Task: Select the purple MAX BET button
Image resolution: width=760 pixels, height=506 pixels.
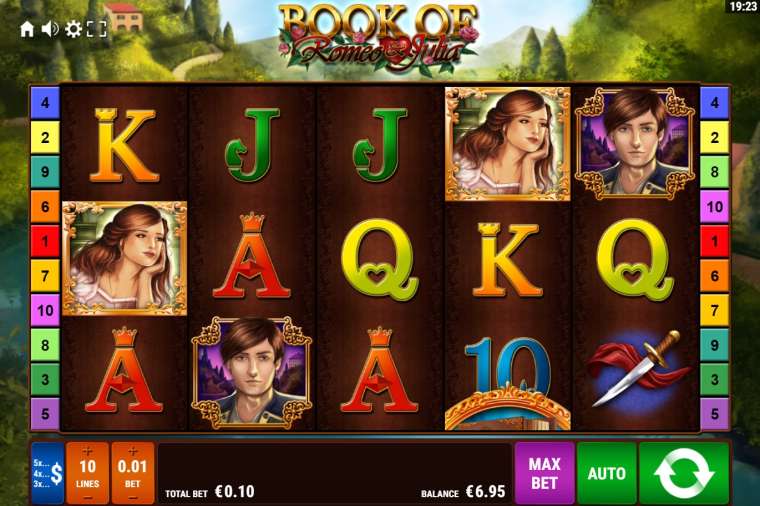Action: point(544,473)
